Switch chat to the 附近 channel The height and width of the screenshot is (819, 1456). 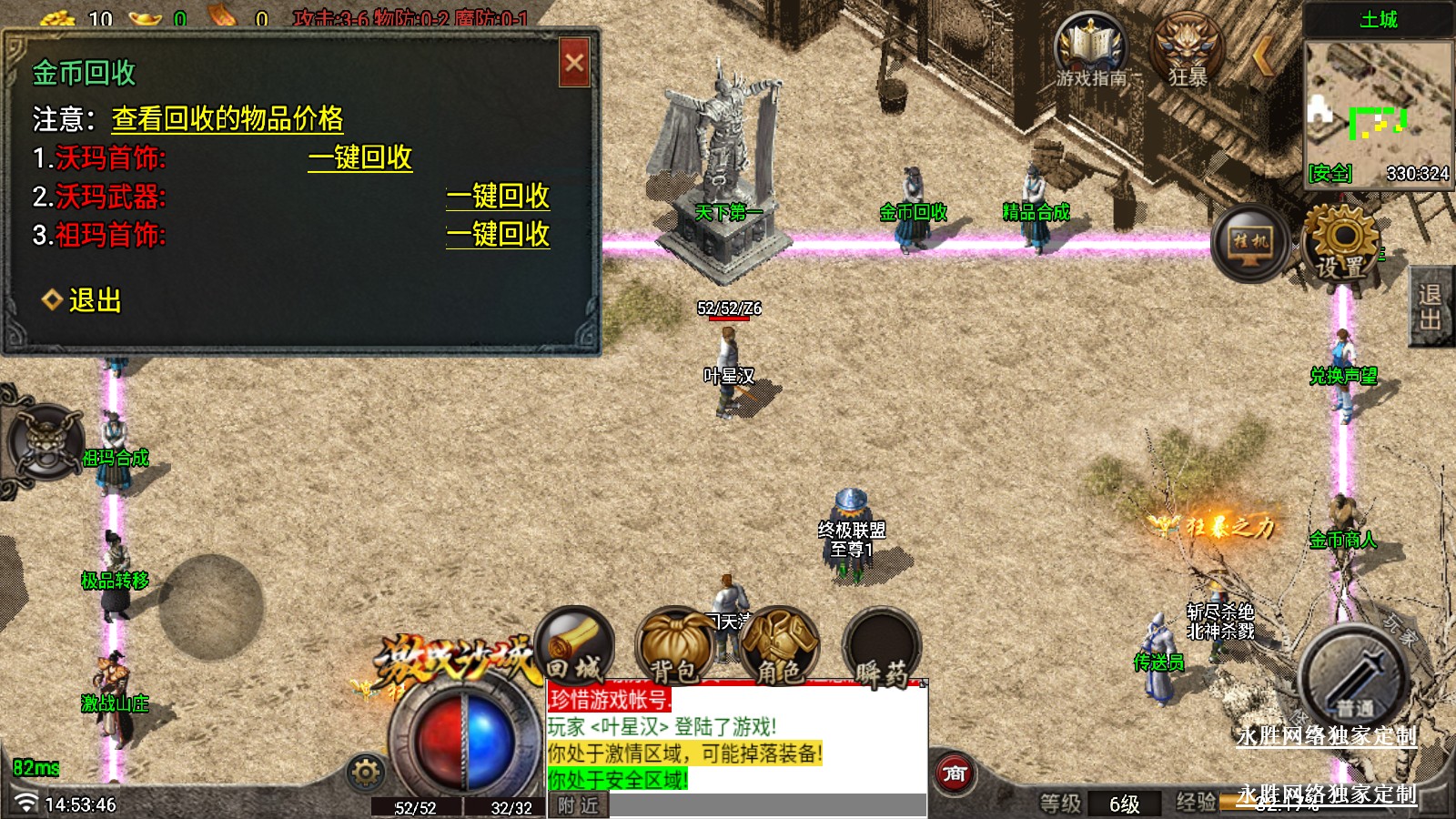579,805
